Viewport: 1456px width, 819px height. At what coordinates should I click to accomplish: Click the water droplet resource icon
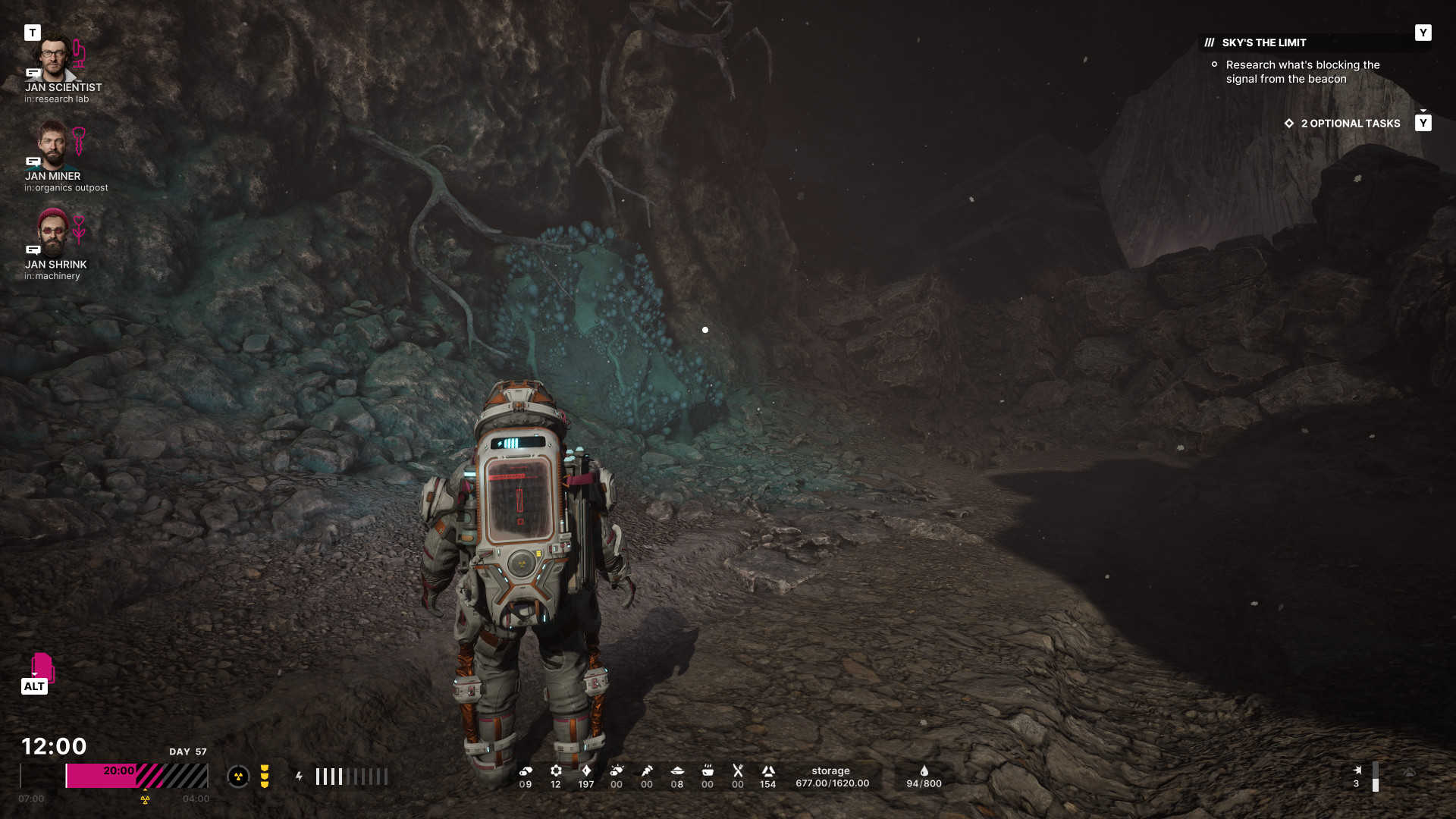point(924,770)
